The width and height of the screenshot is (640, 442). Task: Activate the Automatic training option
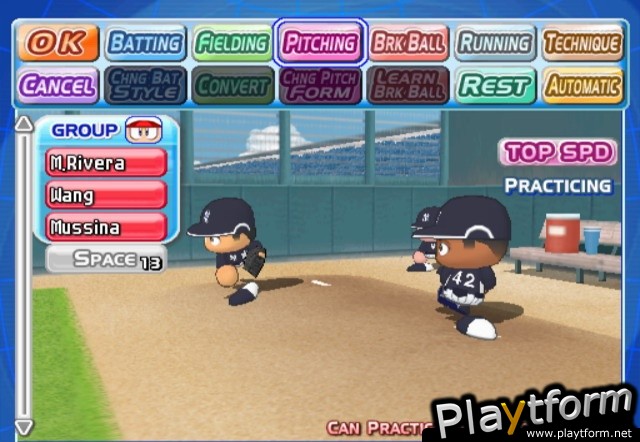pos(581,85)
